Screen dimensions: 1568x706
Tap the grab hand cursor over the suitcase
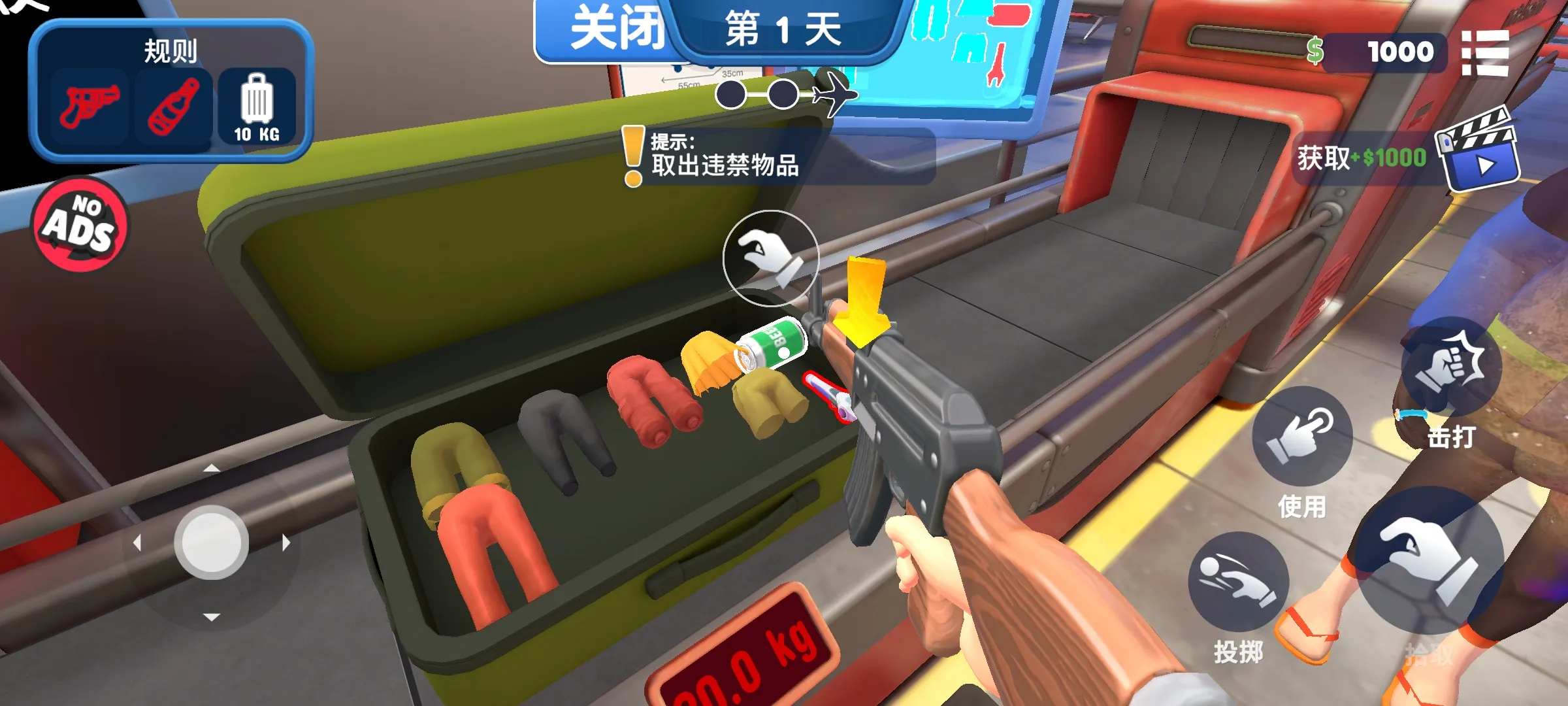pos(770,260)
